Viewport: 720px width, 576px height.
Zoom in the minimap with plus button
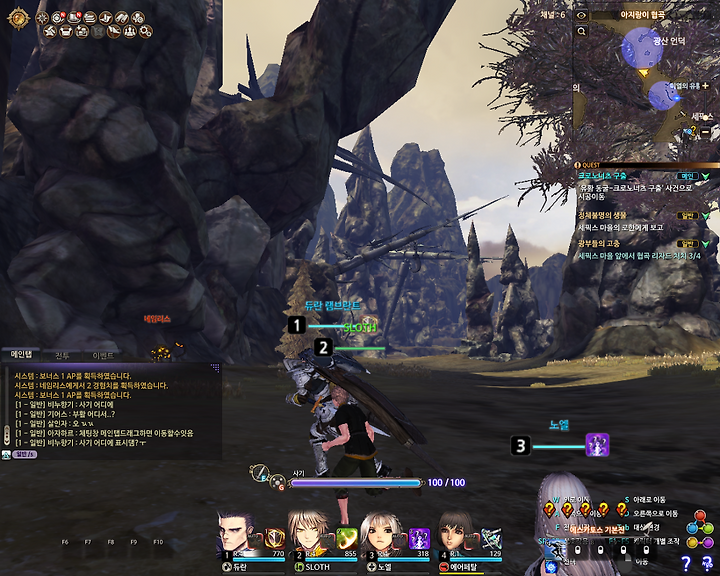[705, 86]
